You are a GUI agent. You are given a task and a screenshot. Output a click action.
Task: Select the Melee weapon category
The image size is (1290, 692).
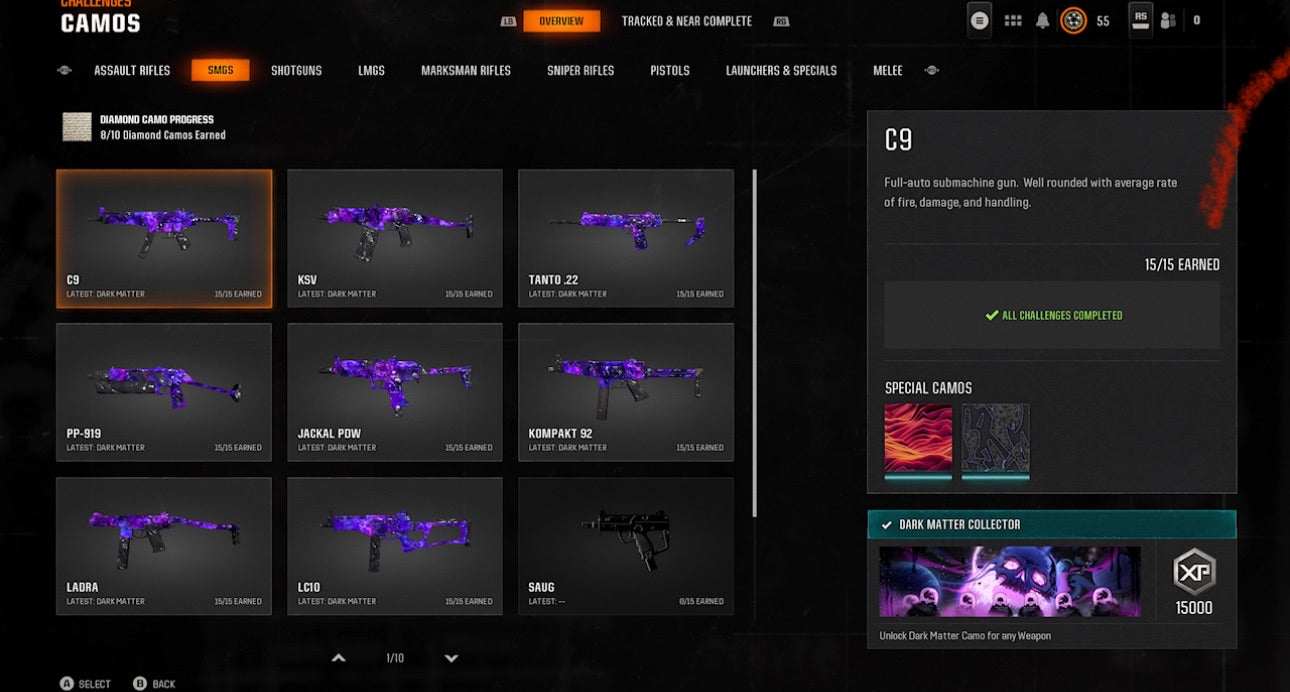pos(887,71)
